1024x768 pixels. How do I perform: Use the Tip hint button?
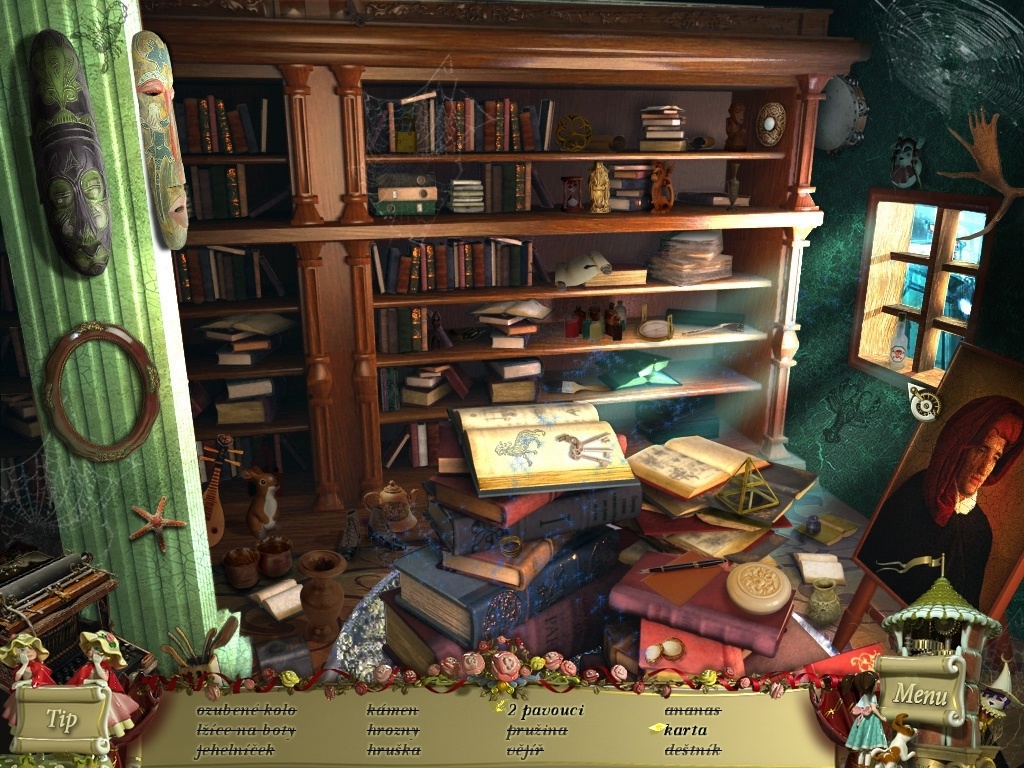click(61, 720)
